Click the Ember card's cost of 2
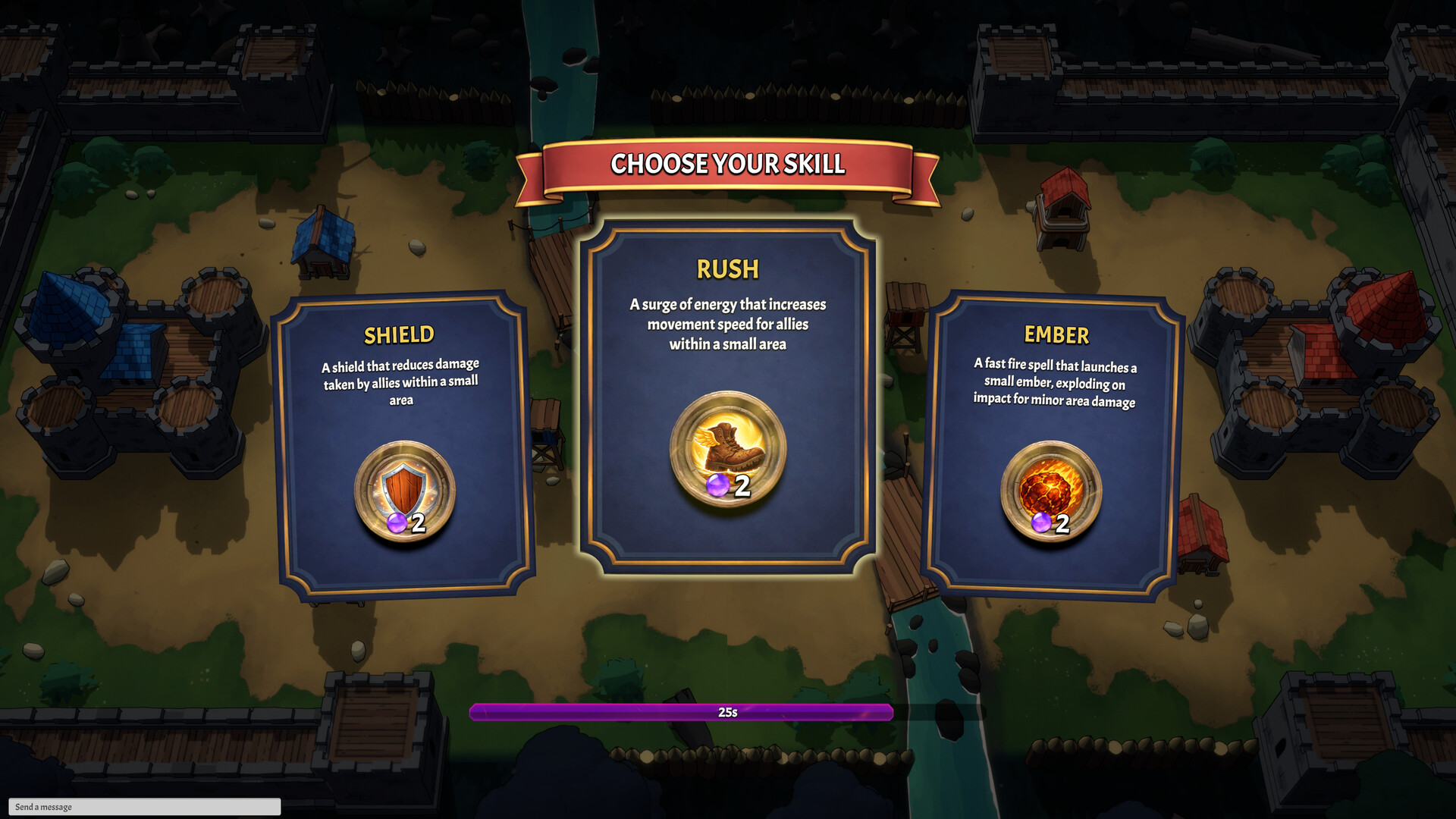This screenshot has width=1456, height=819. [x=1062, y=523]
